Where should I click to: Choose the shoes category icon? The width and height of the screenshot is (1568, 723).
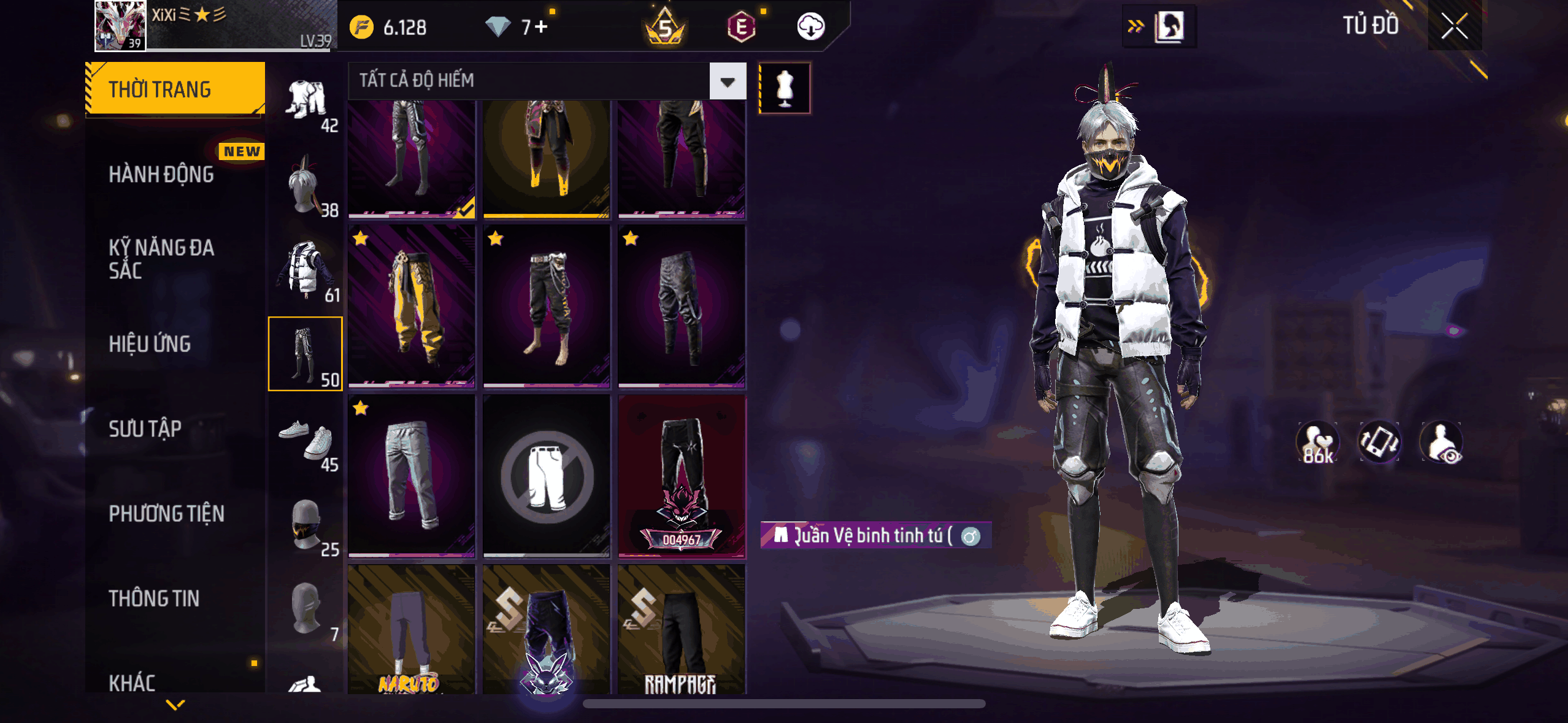point(306,440)
